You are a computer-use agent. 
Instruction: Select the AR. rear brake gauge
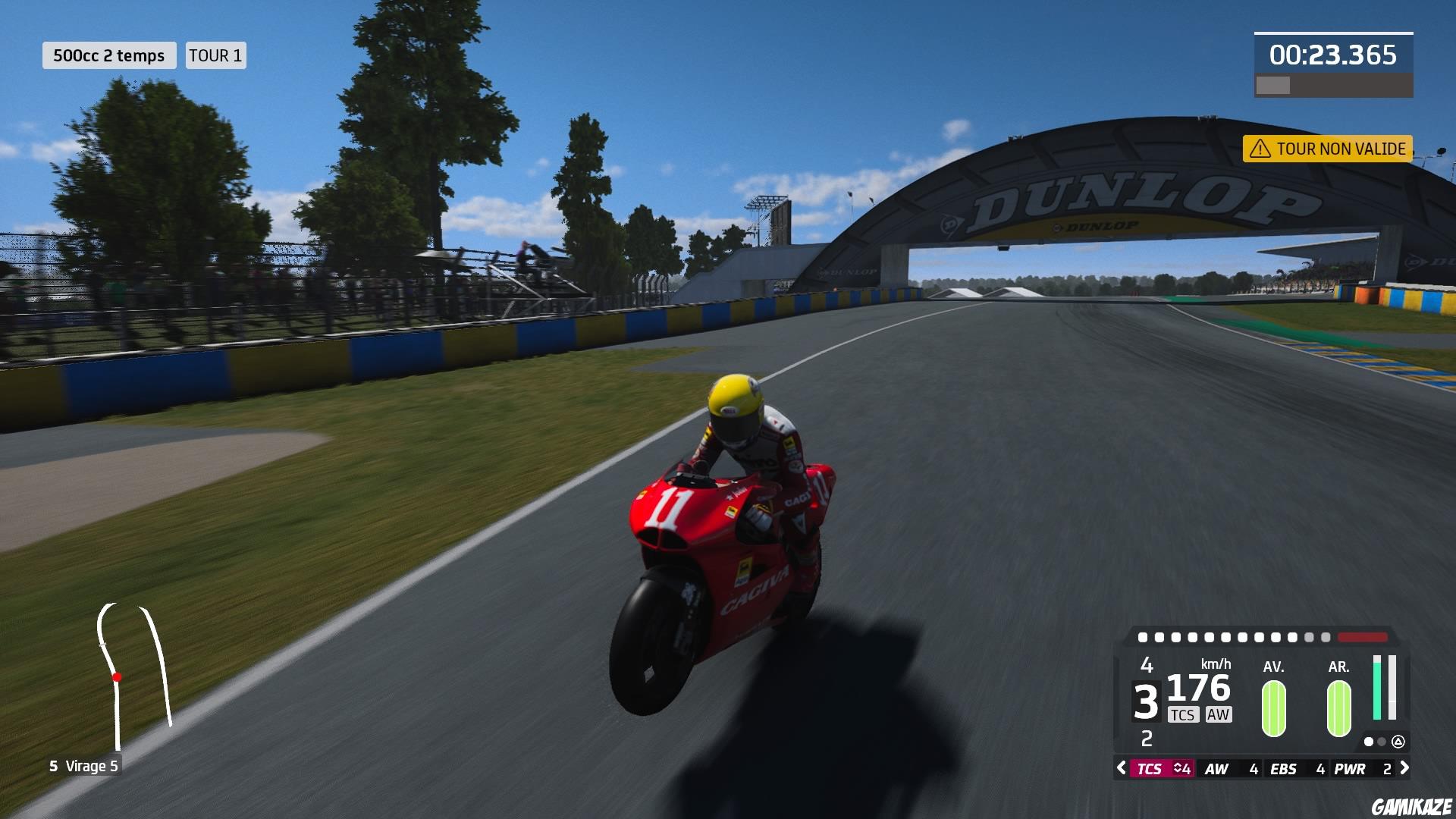1338,709
